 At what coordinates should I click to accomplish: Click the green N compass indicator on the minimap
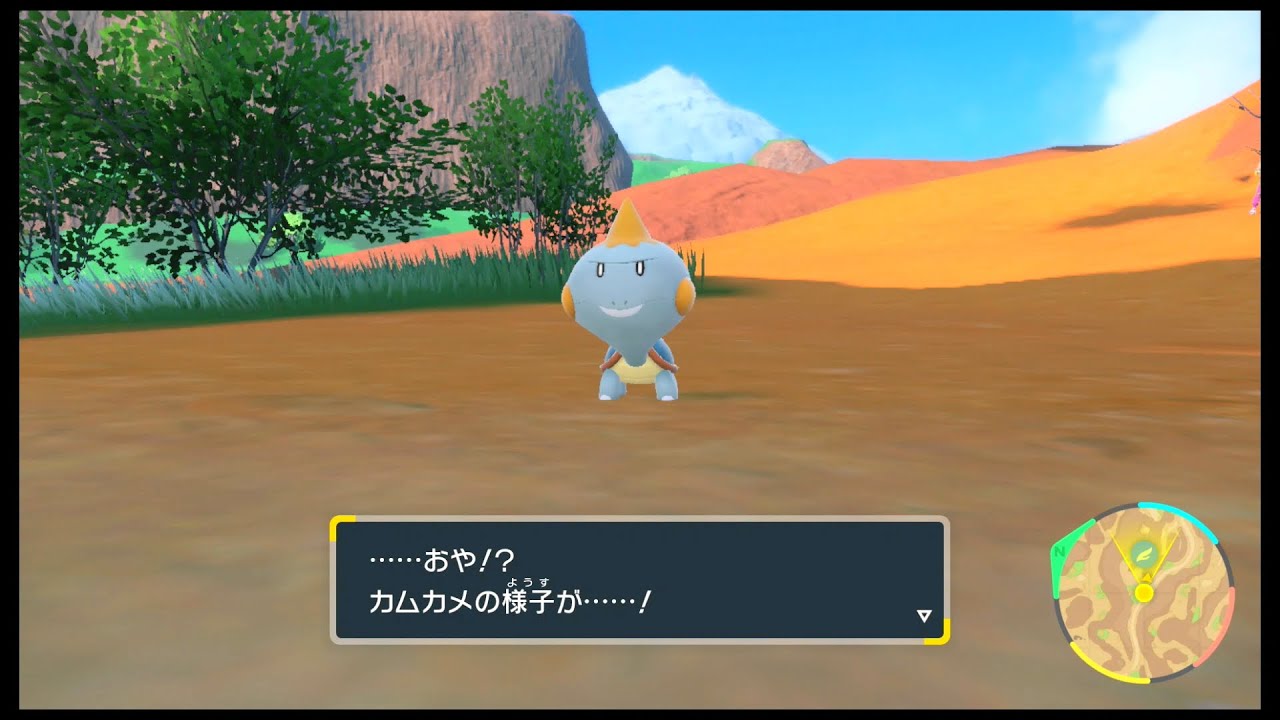(x=1060, y=551)
